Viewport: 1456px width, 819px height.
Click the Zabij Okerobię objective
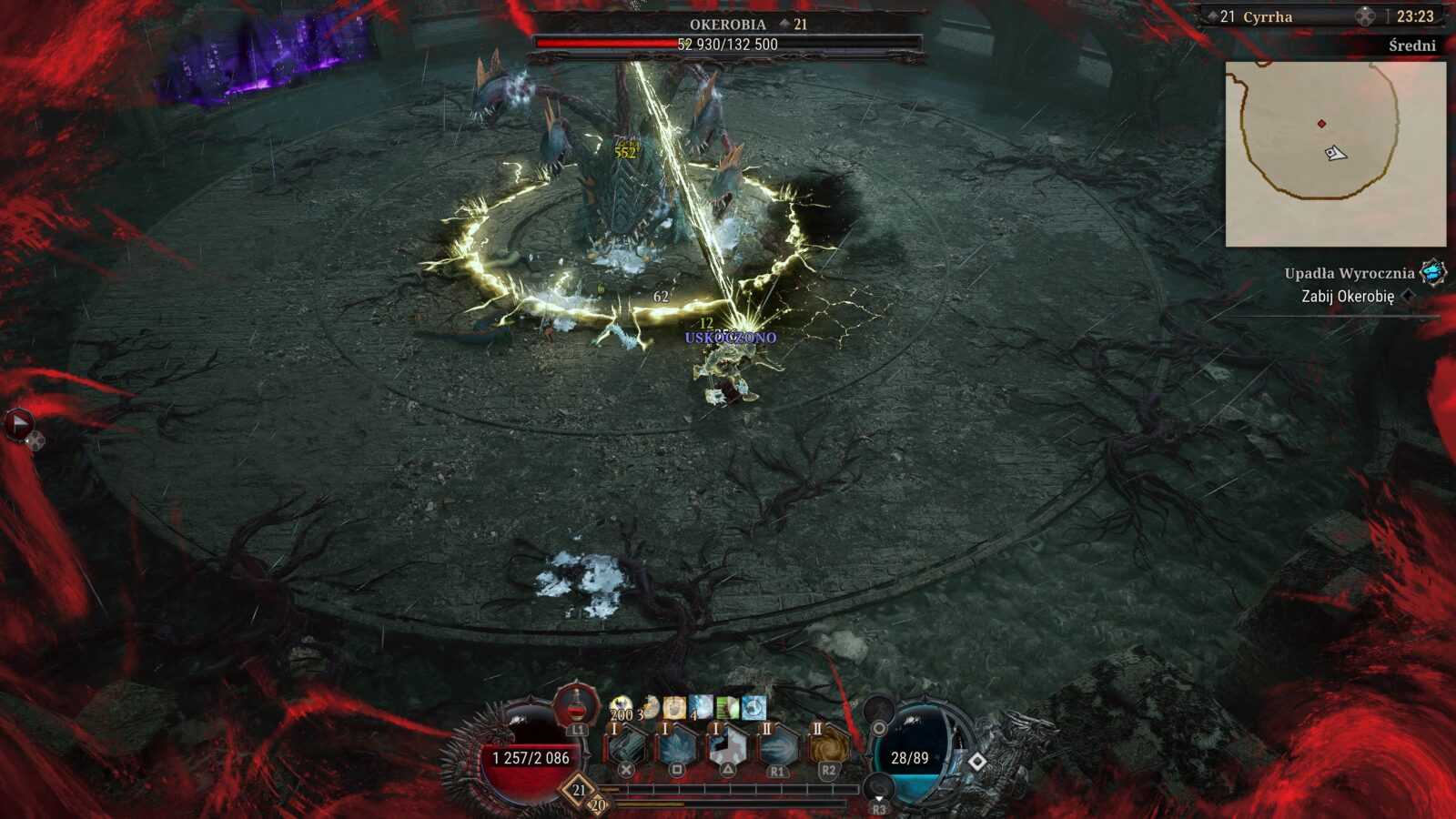[1348, 297]
